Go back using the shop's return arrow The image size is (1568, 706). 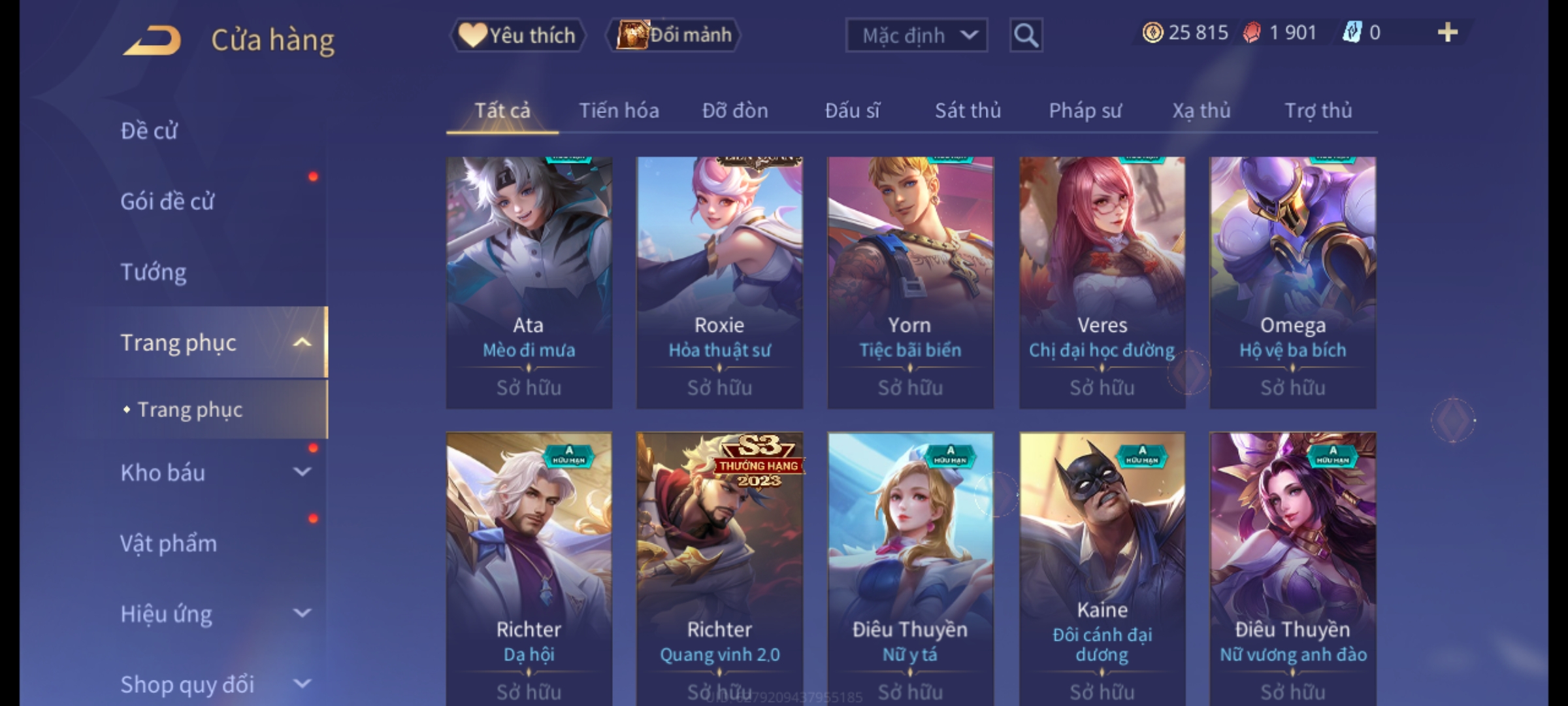(x=152, y=40)
